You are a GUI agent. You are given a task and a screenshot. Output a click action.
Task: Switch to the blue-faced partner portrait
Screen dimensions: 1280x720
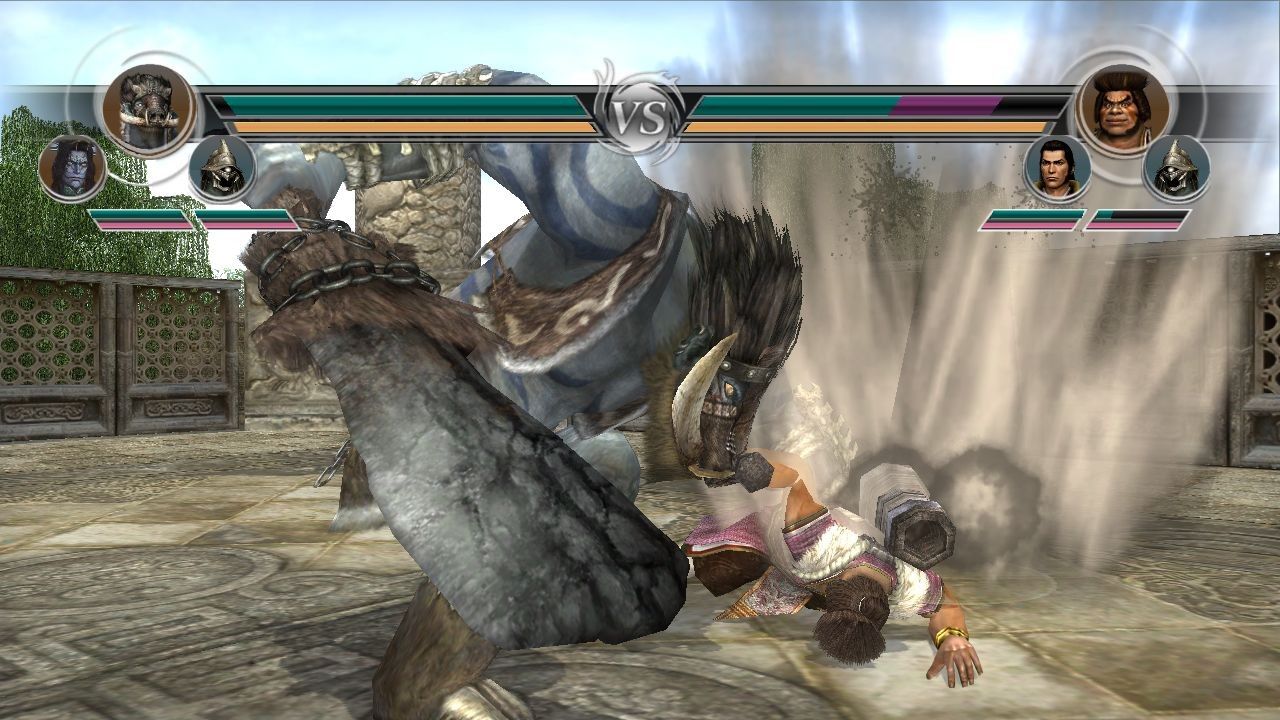[x=72, y=167]
